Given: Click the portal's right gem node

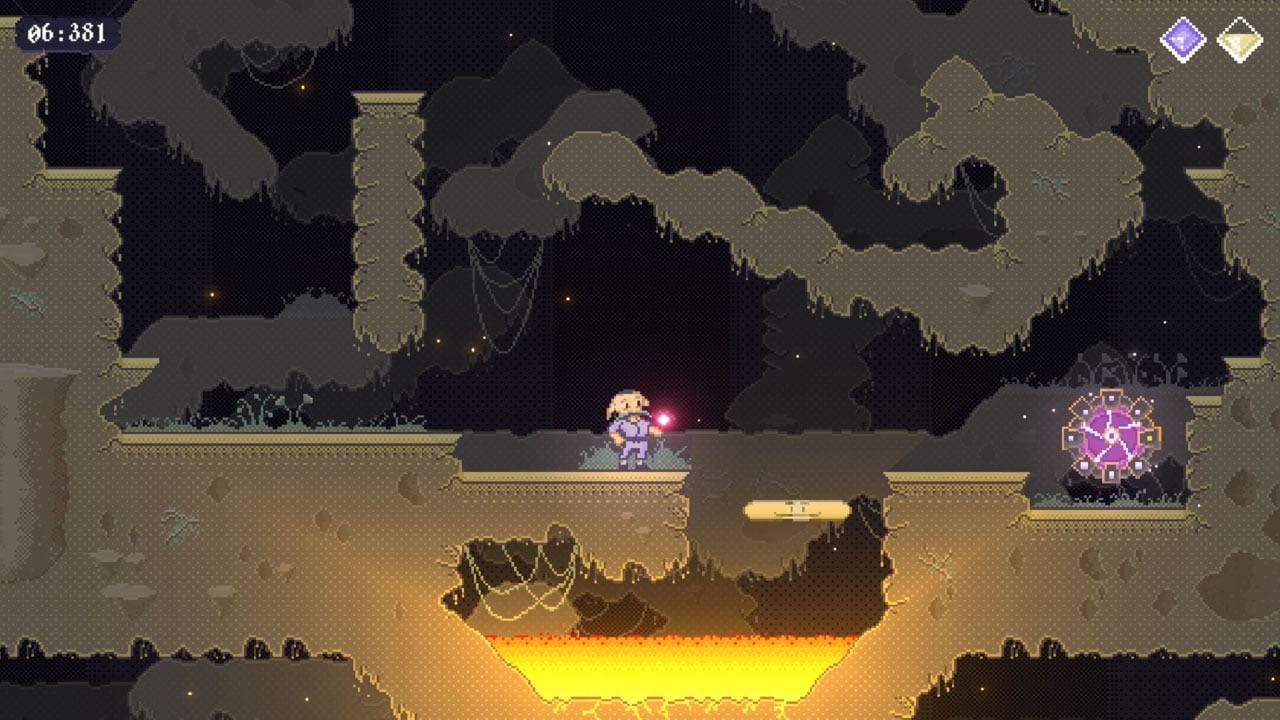Looking at the screenshot, I should click(1149, 437).
